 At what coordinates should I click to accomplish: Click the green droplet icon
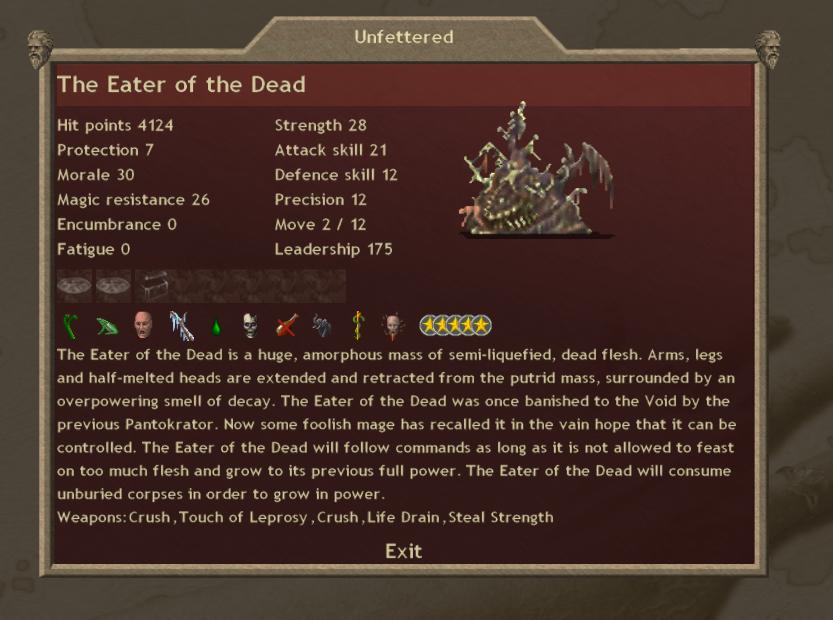[215, 326]
